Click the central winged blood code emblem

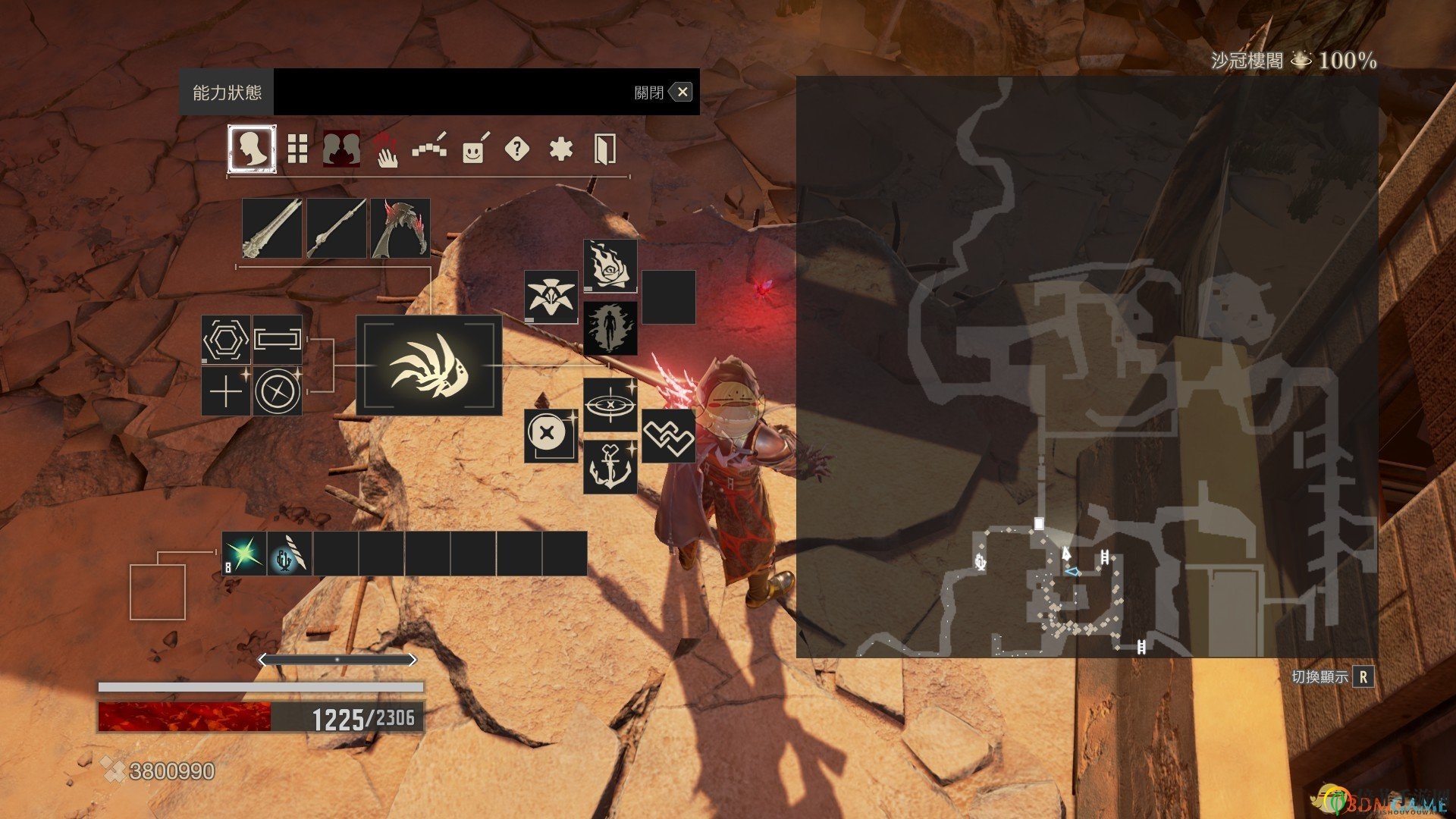click(x=429, y=366)
